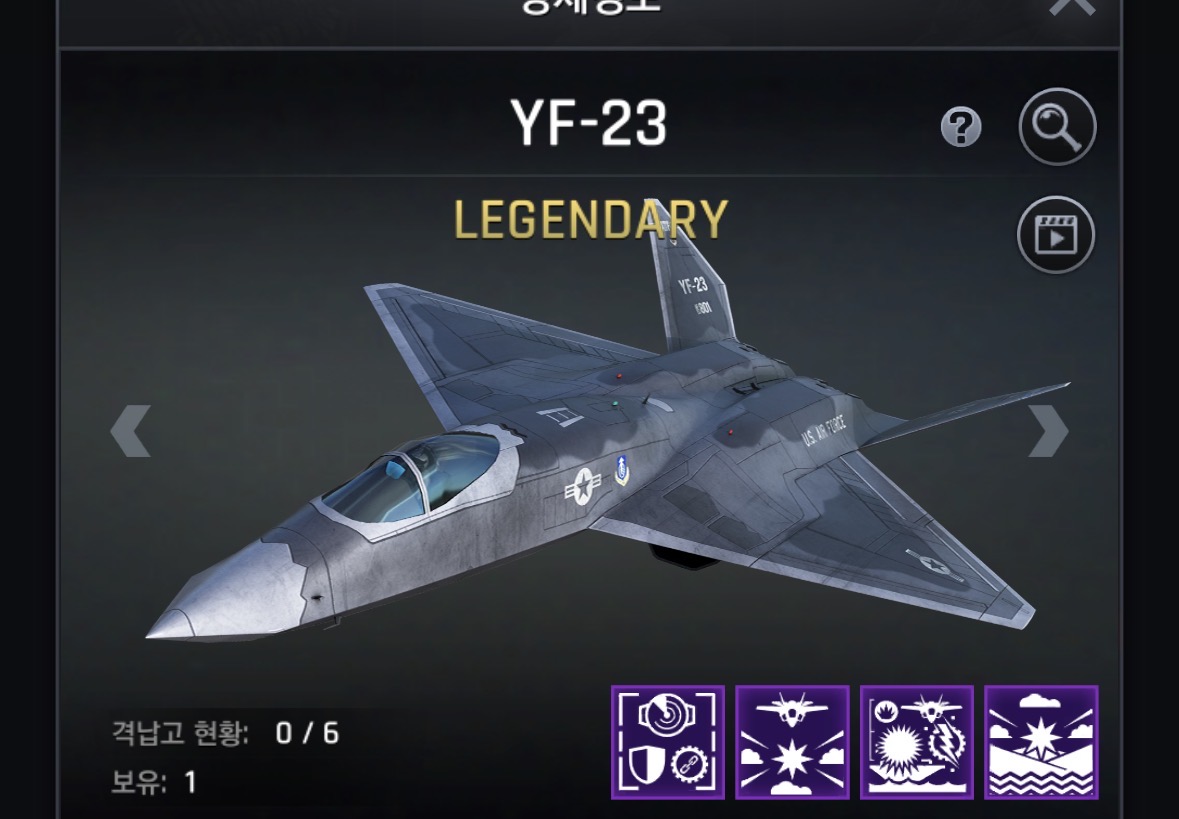Select the sea explosion skill icon
This screenshot has width=1179, height=819.
pyautogui.click(x=1041, y=742)
